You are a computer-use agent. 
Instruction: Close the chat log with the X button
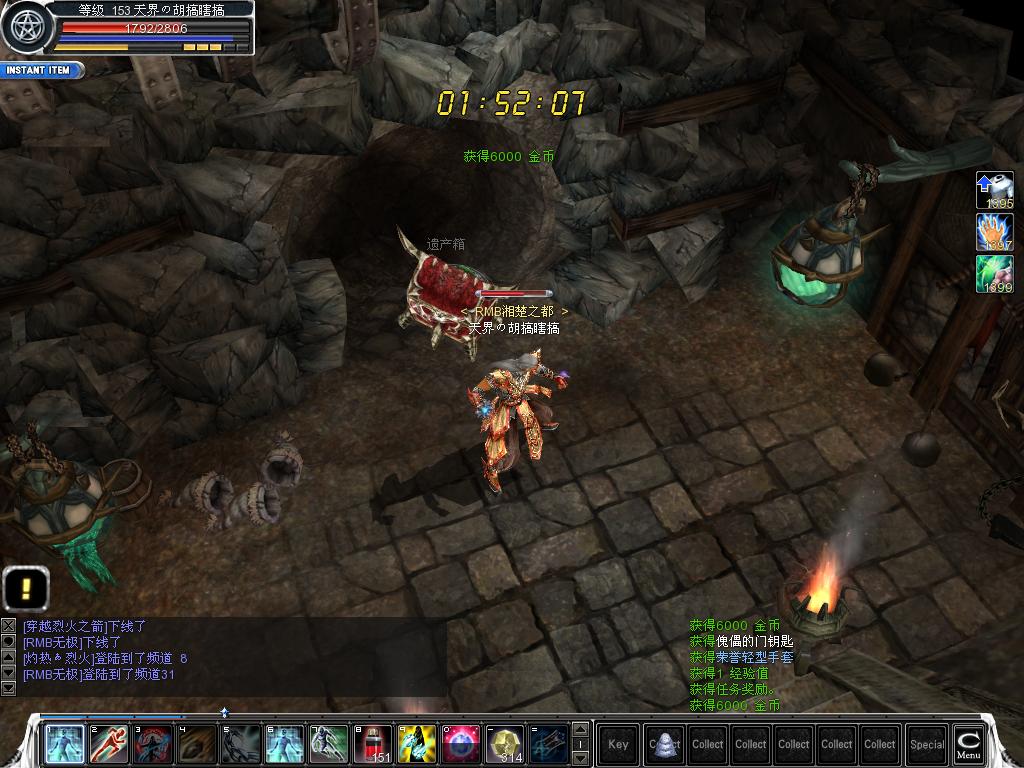9,626
